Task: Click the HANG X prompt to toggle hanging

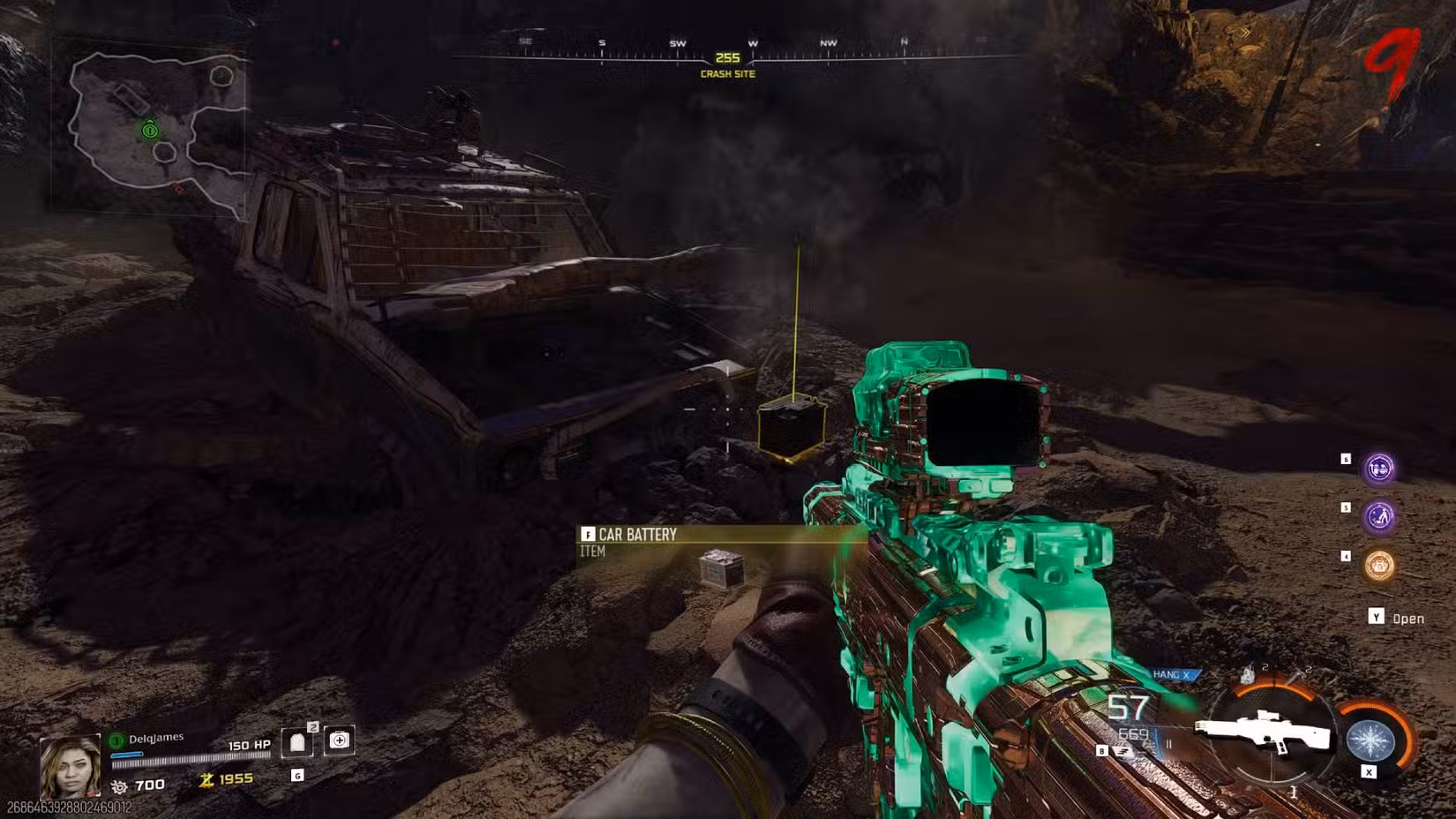Action: 1171,674
